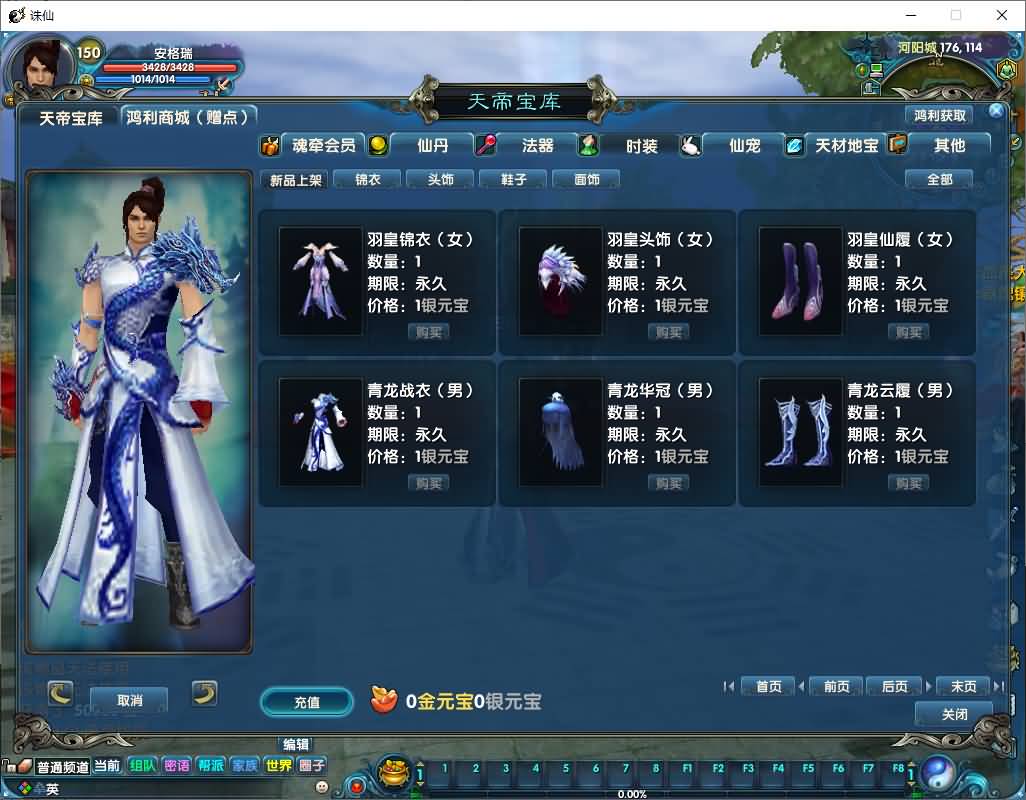Select the 青龙华冠（男） item thumbnail
Viewport: 1026px width, 800px height.
(560, 432)
